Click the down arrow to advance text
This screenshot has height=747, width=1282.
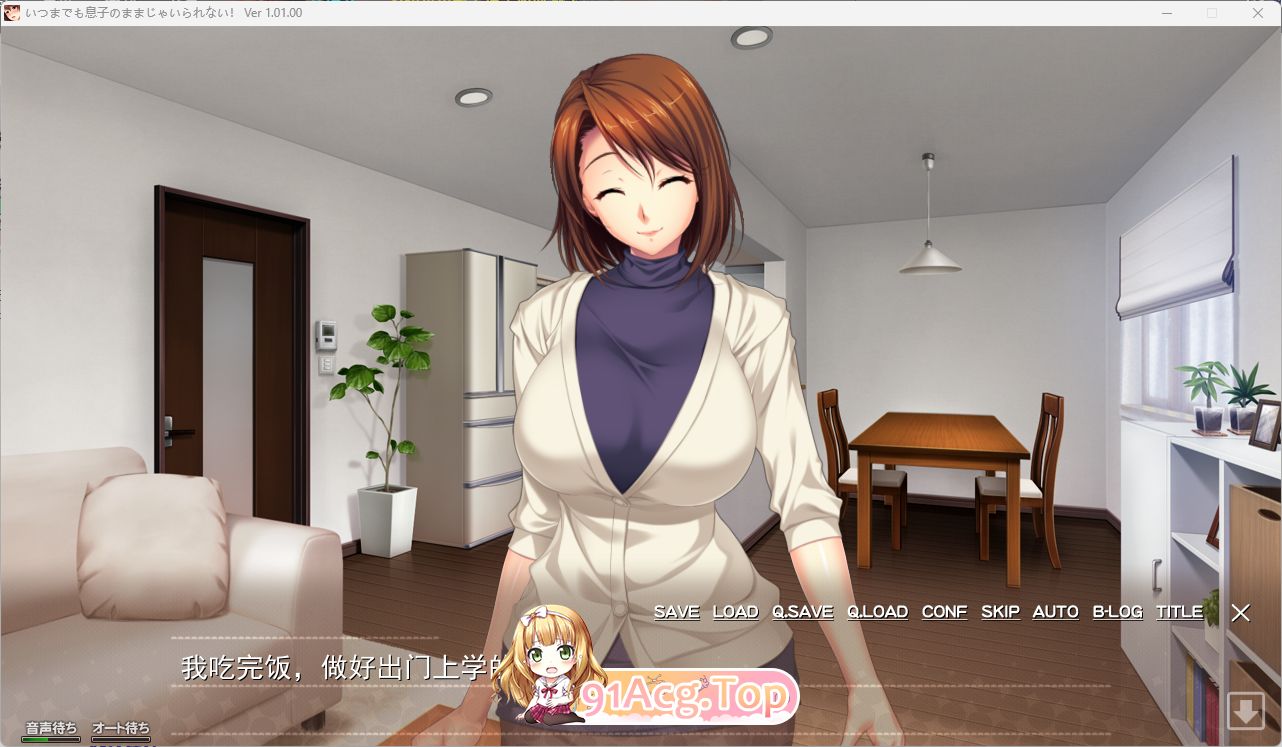point(1245,711)
